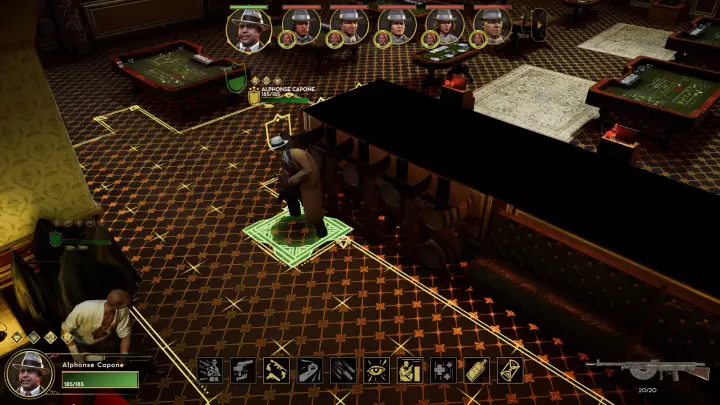Activate the melee fist attack

(x=310, y=370)
